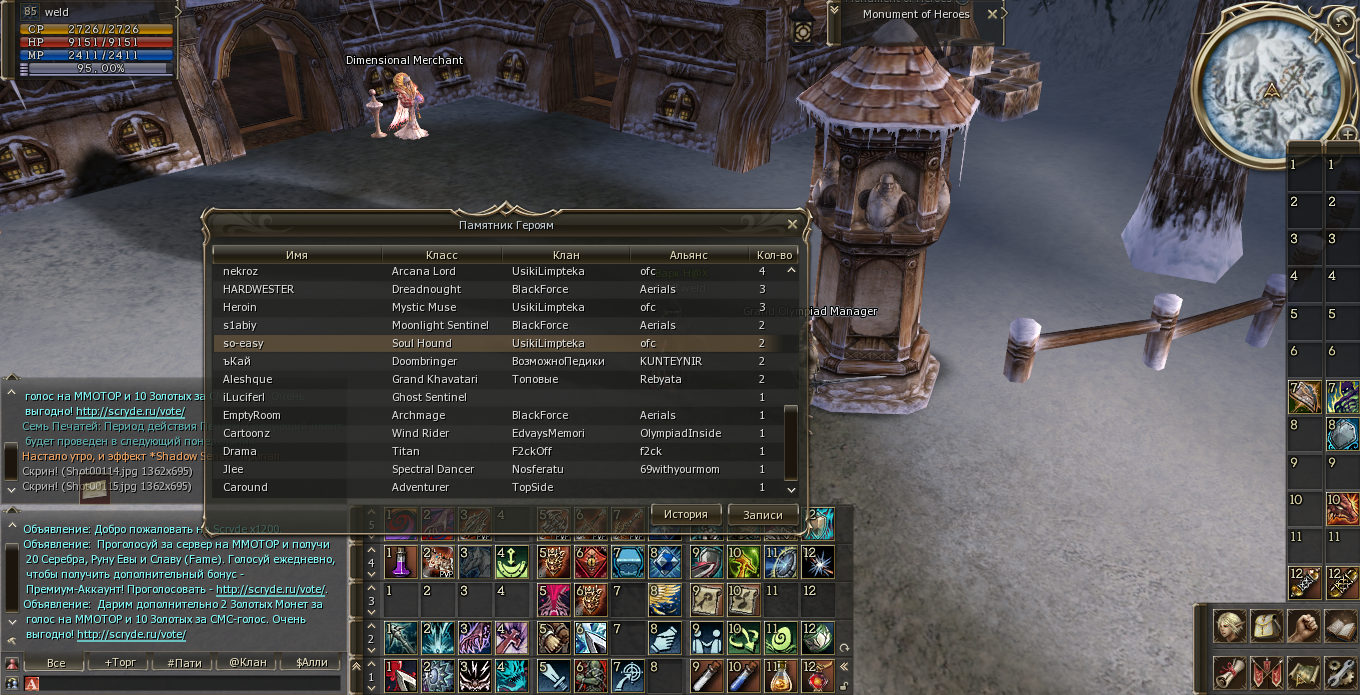This screenshot has width=1360, height=695.
Task: Open the inventory bag icon
Action: click(1266, 627)
